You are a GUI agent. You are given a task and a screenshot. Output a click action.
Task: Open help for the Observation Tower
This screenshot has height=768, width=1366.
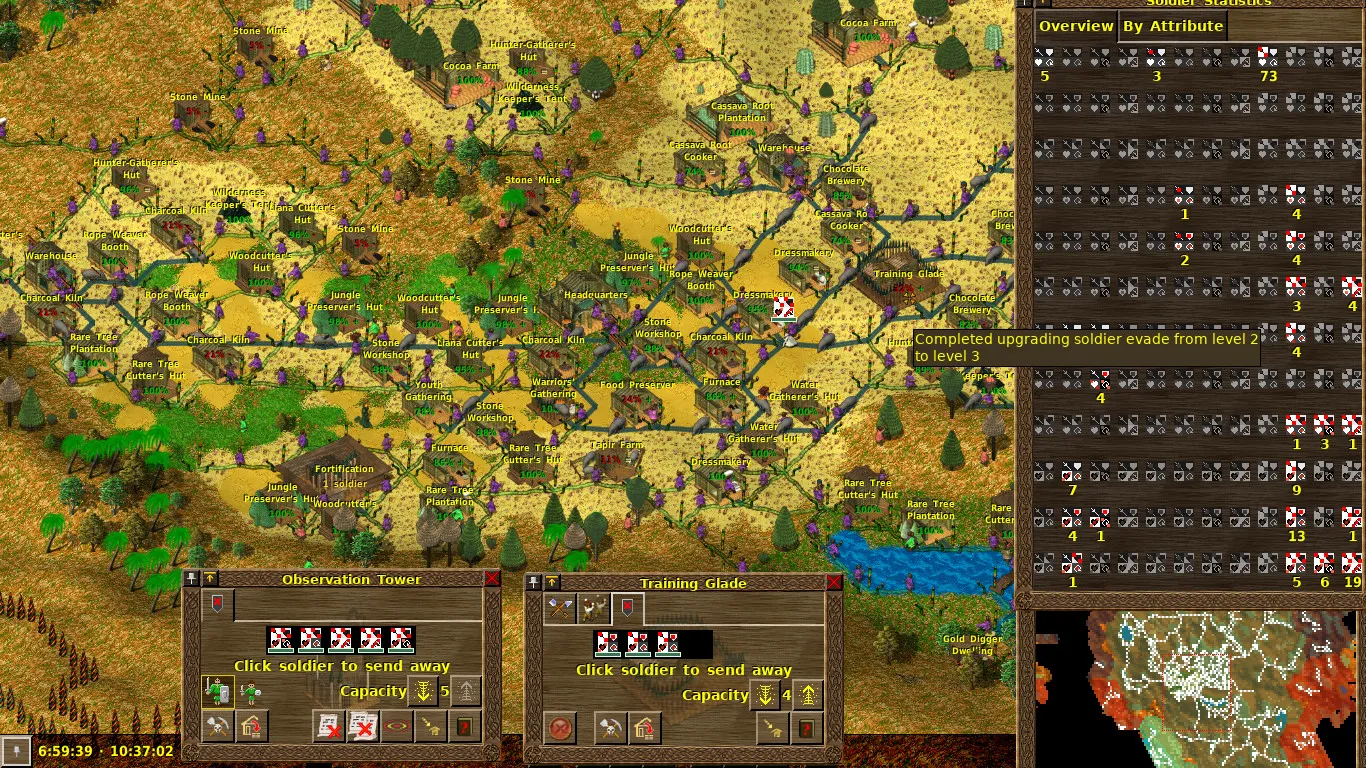464,727
